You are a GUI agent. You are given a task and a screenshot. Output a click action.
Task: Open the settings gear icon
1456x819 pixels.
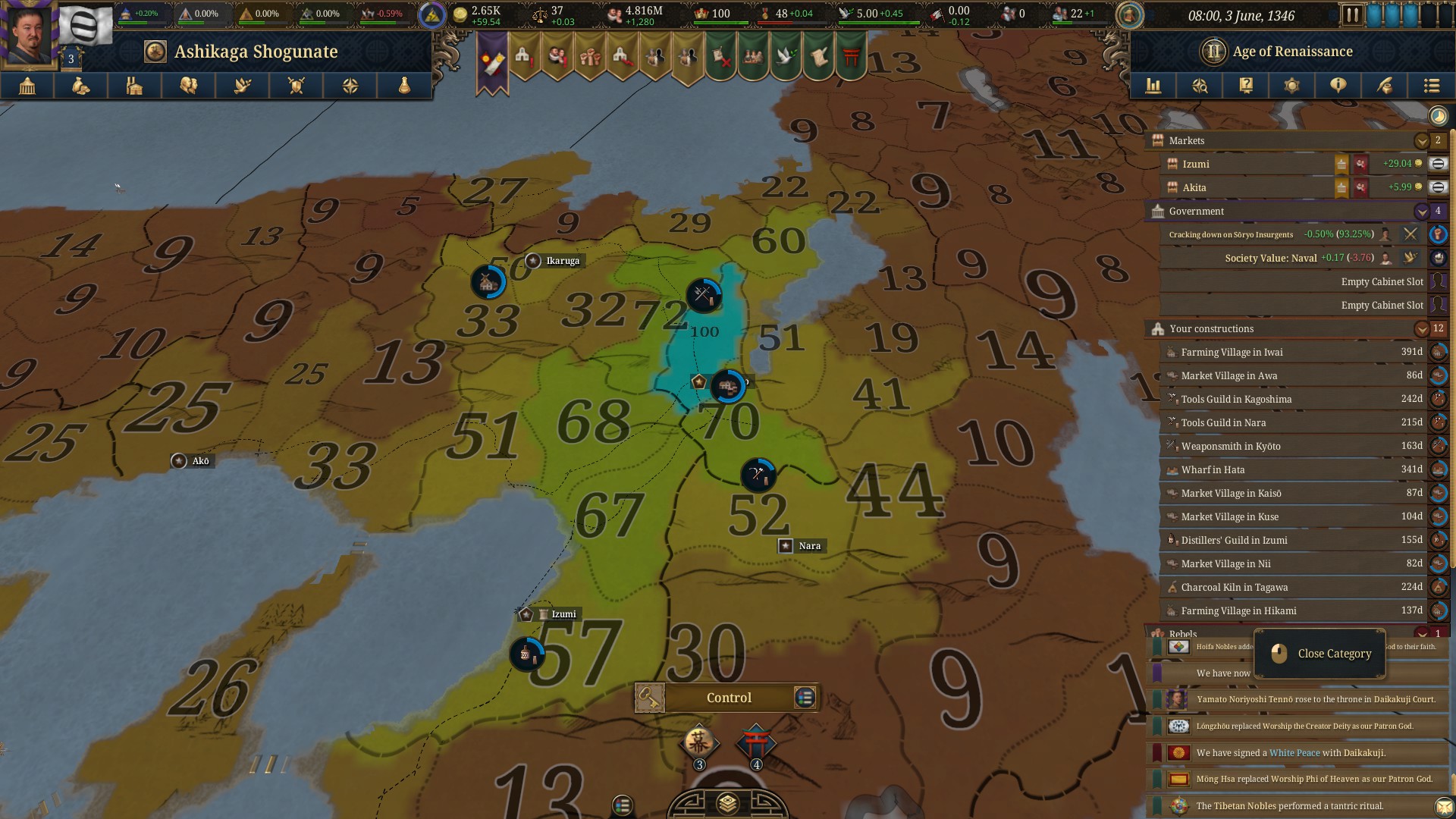(x=1291, y=86)
